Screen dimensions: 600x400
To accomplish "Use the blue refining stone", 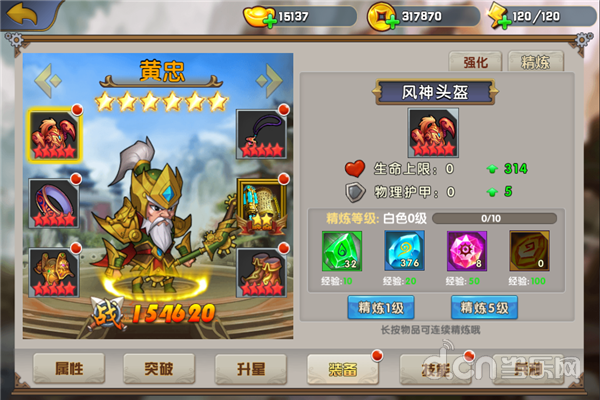I will 403,251.
